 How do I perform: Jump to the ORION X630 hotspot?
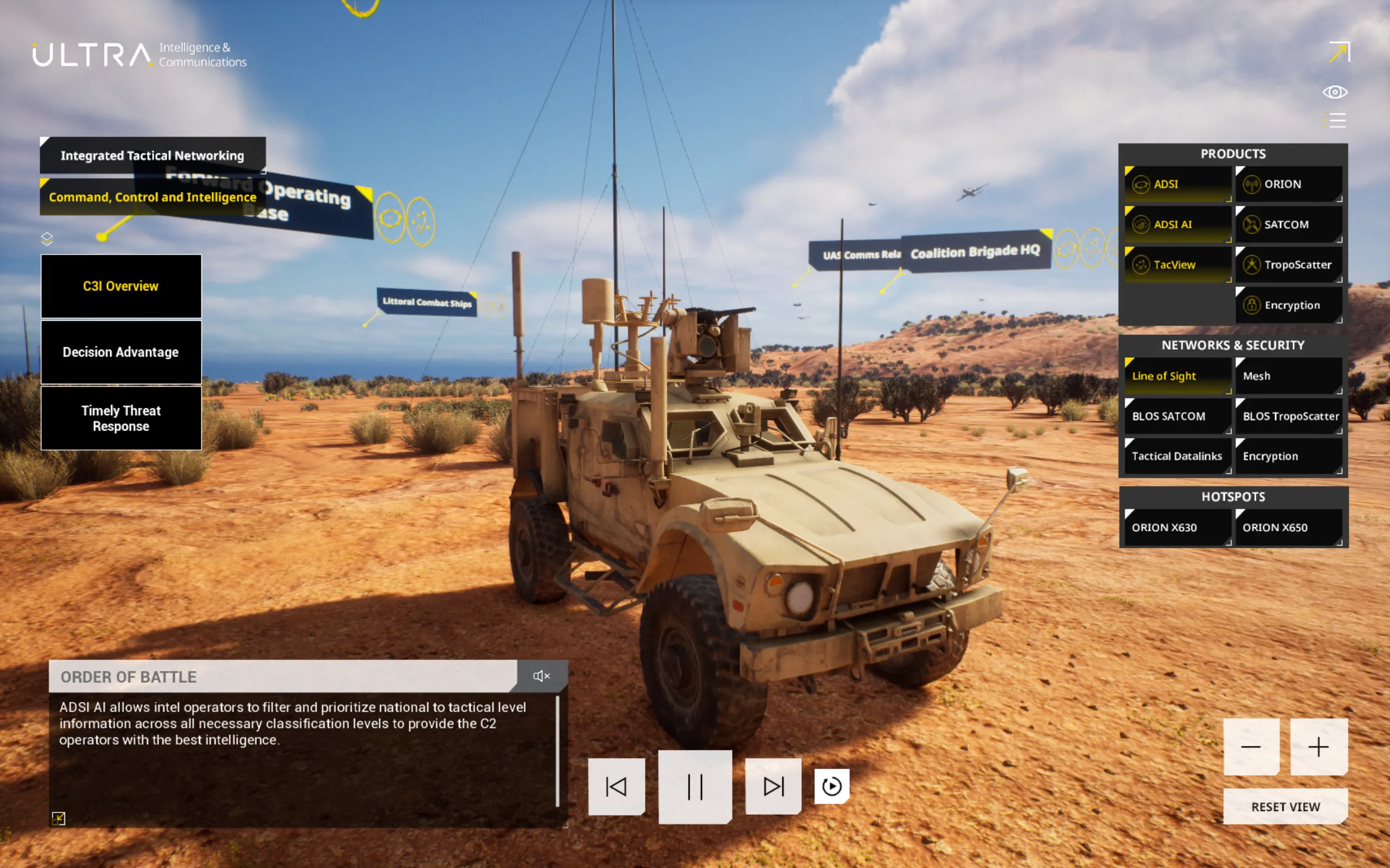coord(1177,528)
